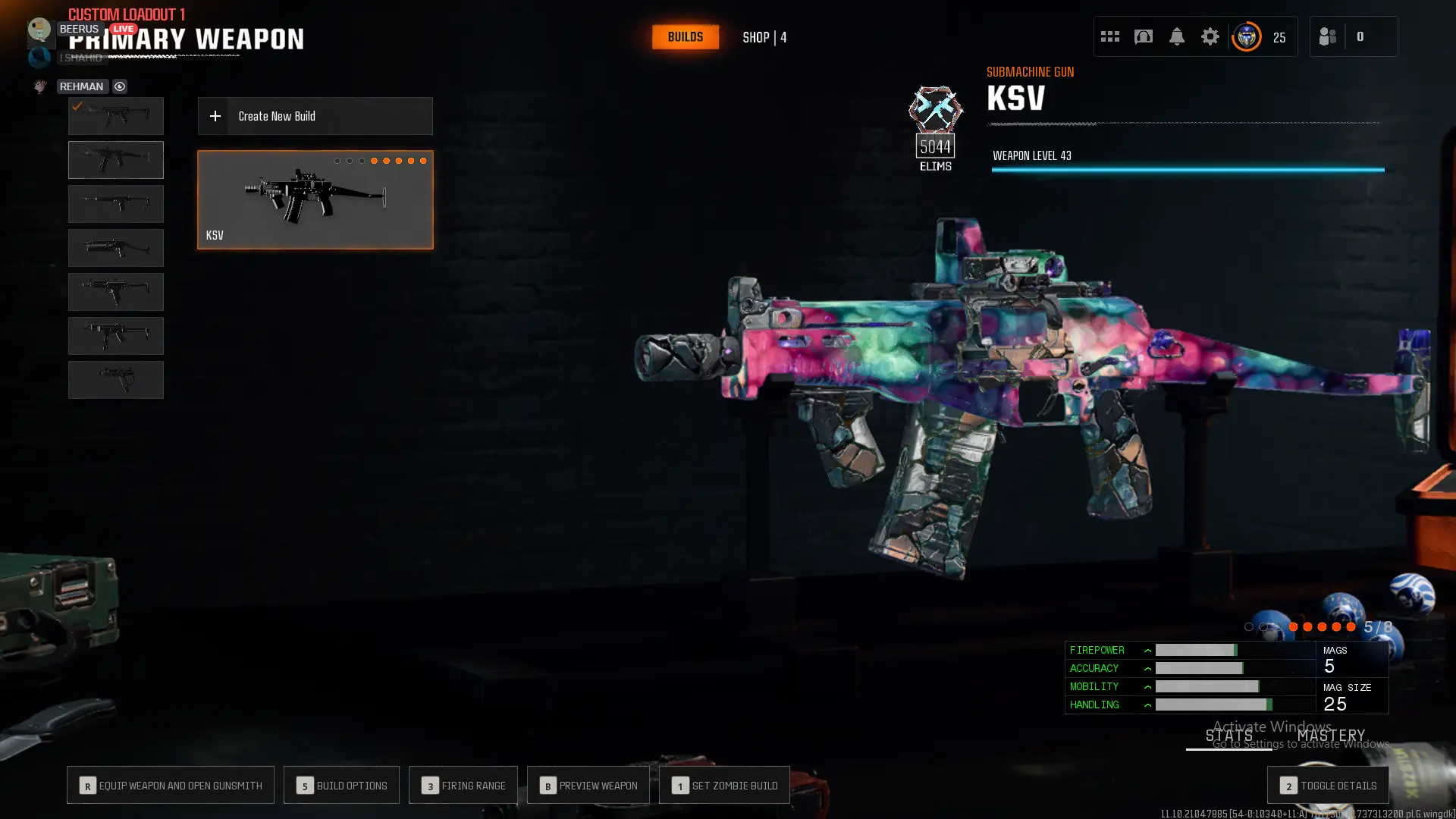Click EQUIP WEAPON AND OPEN GUNSMITH

tap(170, 785)
